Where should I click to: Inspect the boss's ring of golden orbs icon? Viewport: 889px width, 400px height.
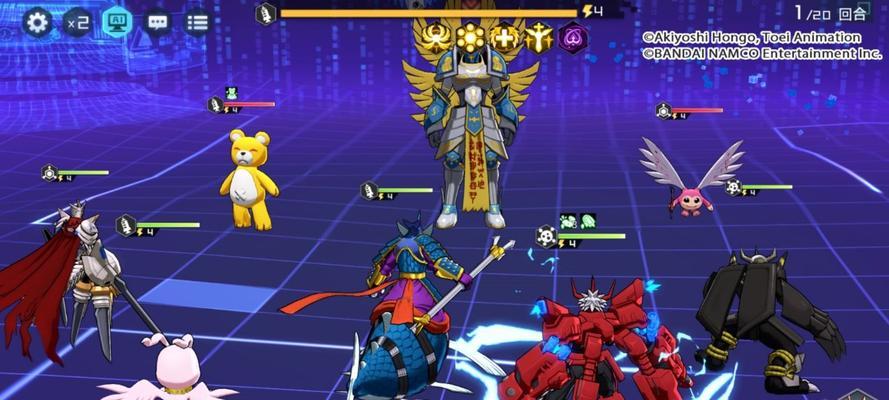click(470, 39)
